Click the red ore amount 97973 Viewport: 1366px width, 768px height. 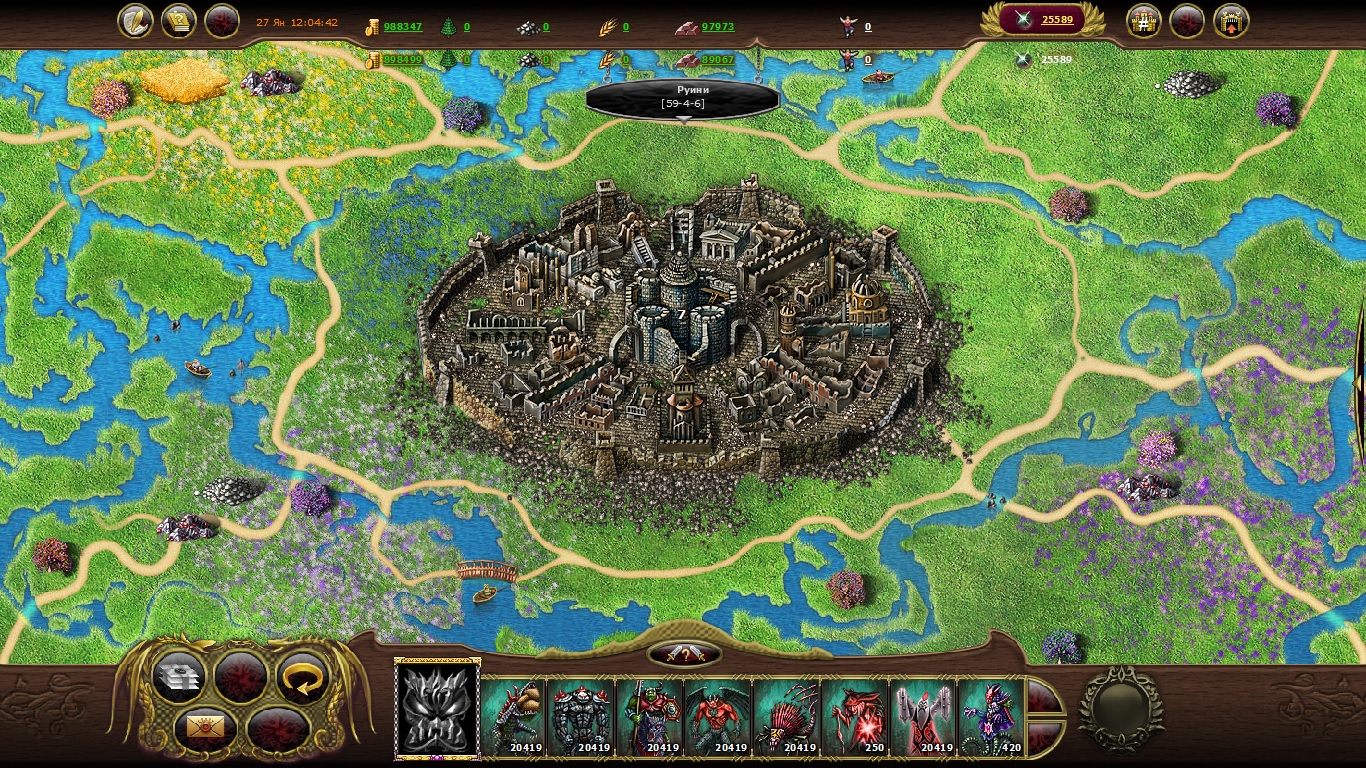[717, 27]
